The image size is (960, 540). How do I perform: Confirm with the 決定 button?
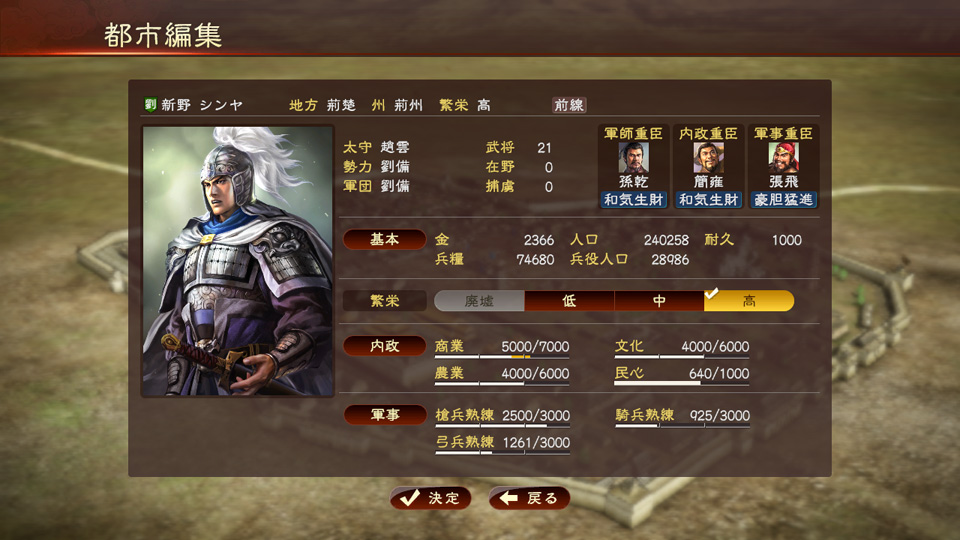coord(431,498)
